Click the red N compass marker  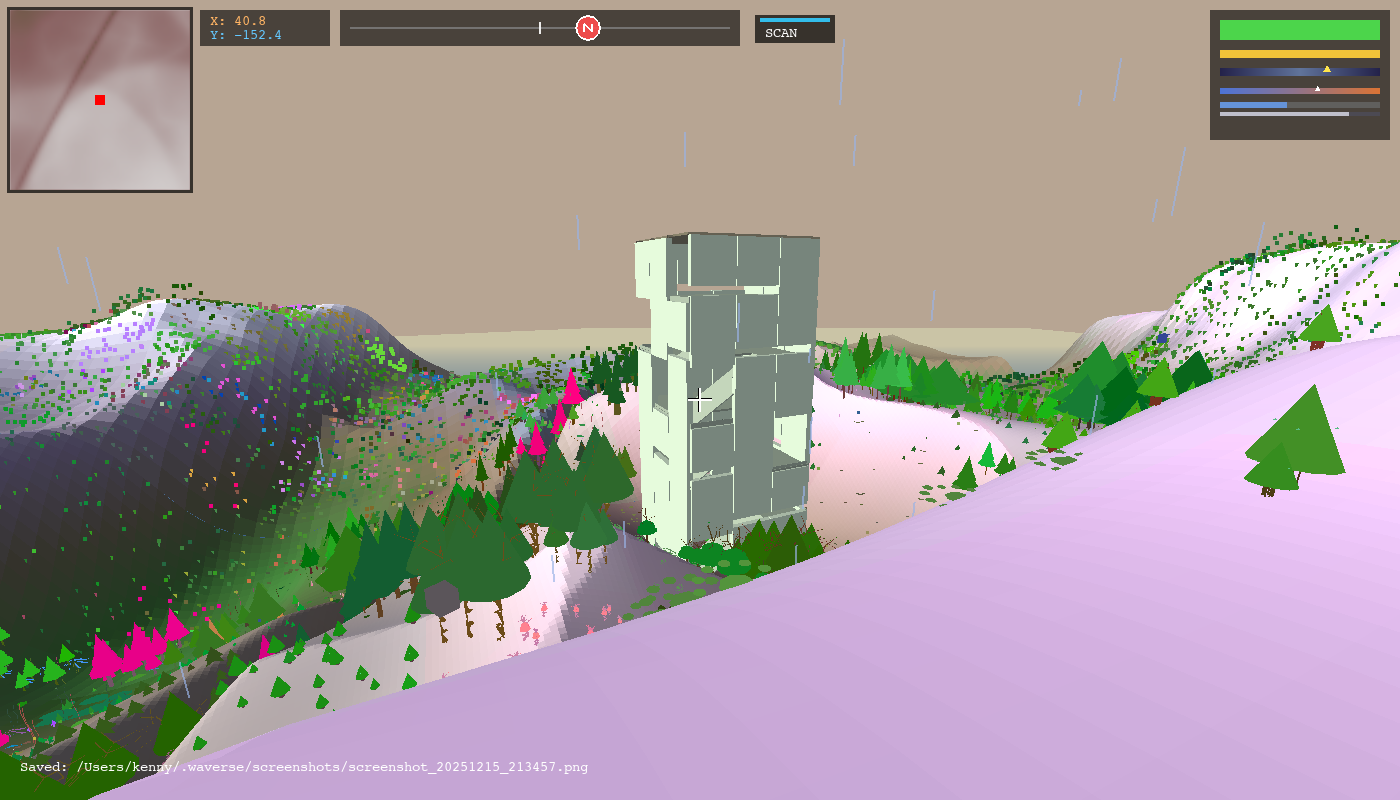pyautogui.click(x=587, y=29)
